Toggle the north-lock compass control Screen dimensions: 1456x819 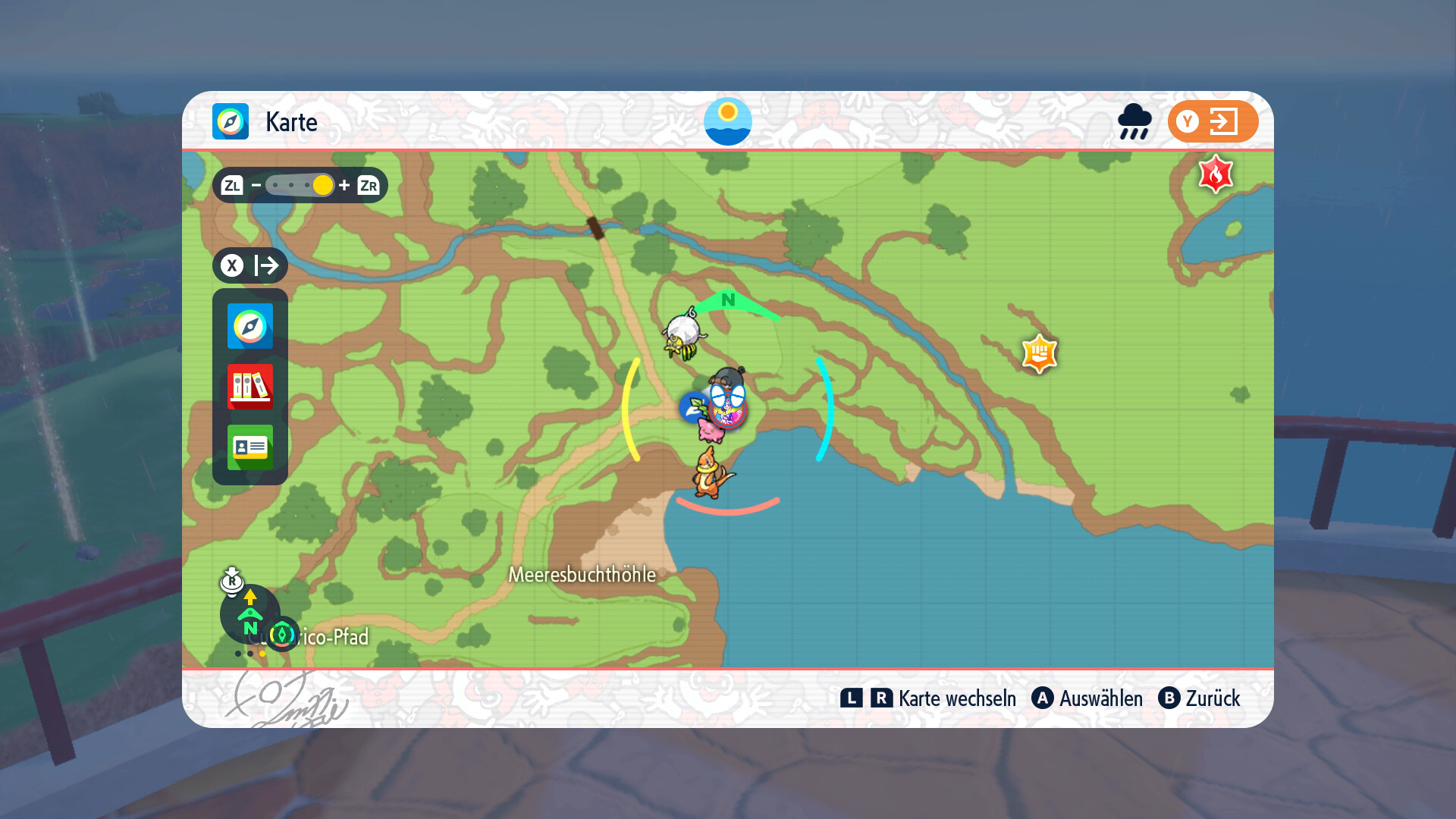pos(249,614)
